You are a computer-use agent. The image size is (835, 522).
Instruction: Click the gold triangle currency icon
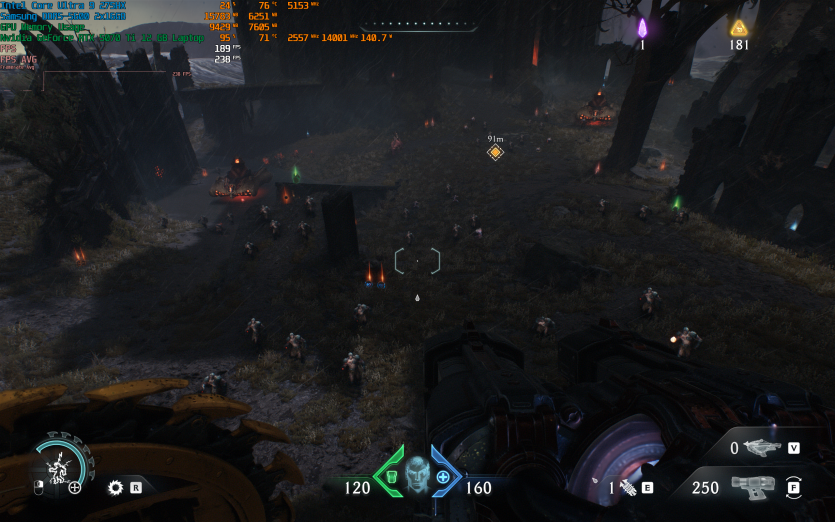point(739,28)
